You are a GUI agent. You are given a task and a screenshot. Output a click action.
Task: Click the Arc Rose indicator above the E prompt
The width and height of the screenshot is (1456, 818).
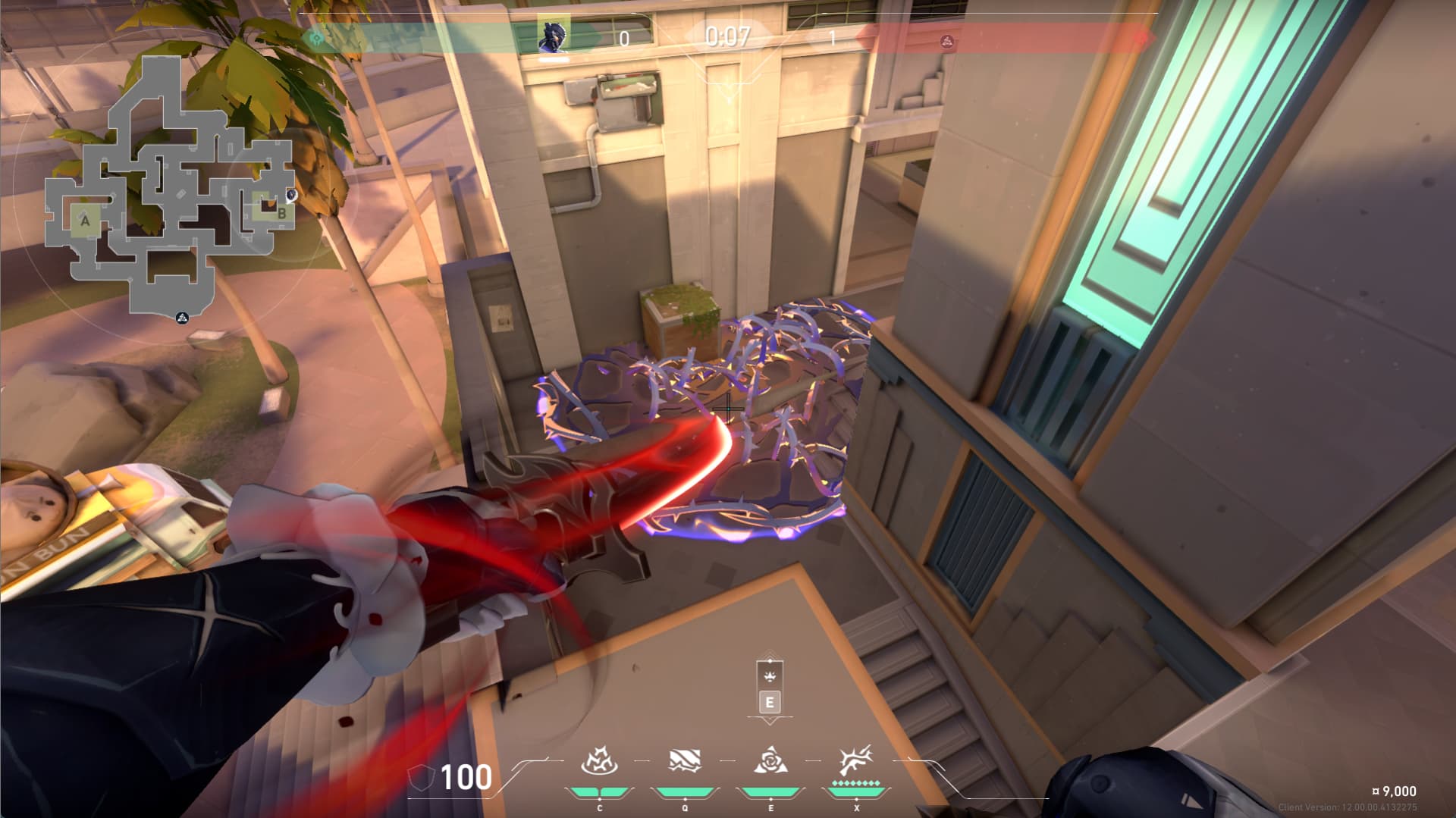point(770,674)
